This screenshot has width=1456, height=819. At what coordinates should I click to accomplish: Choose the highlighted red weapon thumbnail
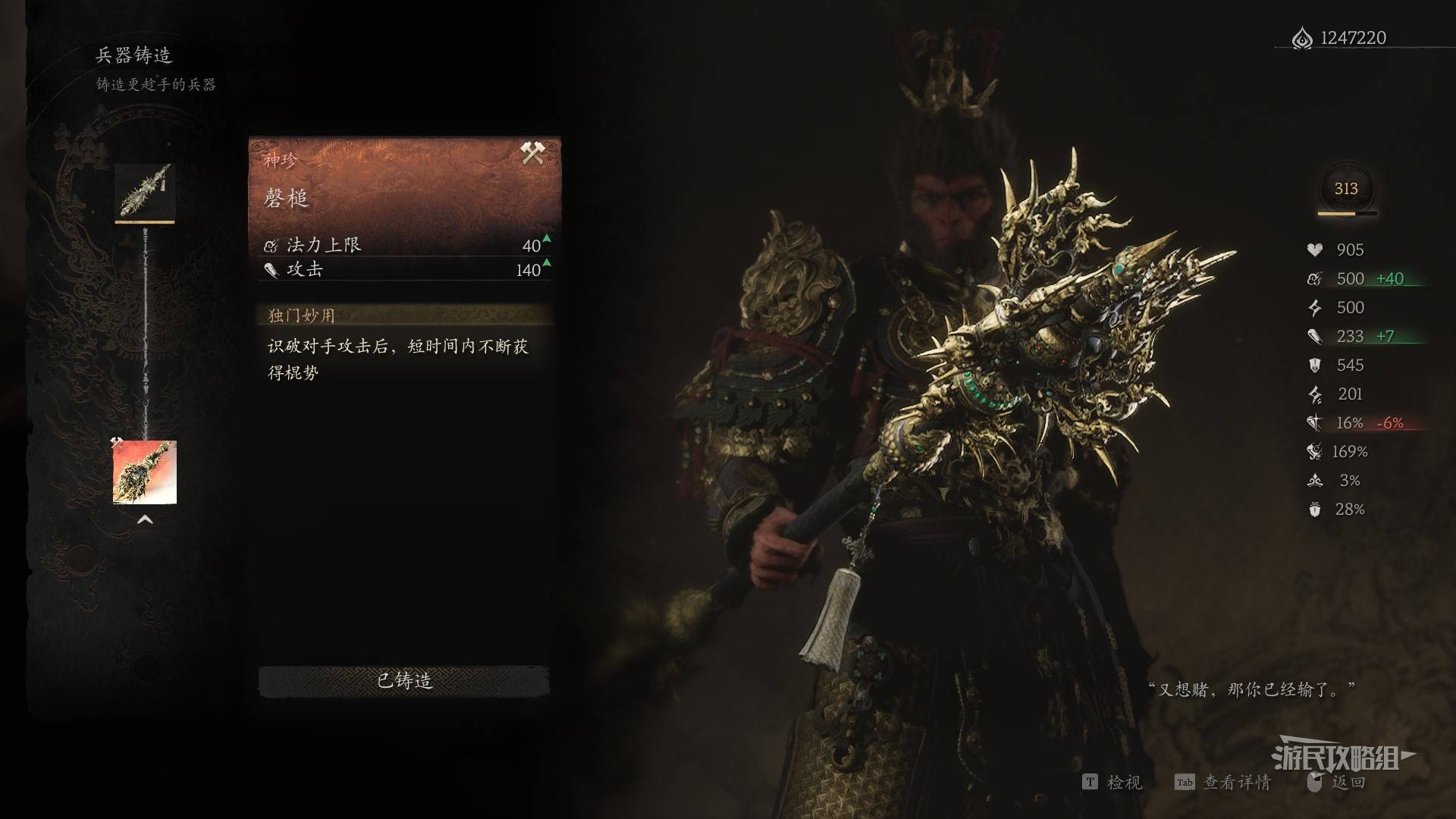(145, 472)
